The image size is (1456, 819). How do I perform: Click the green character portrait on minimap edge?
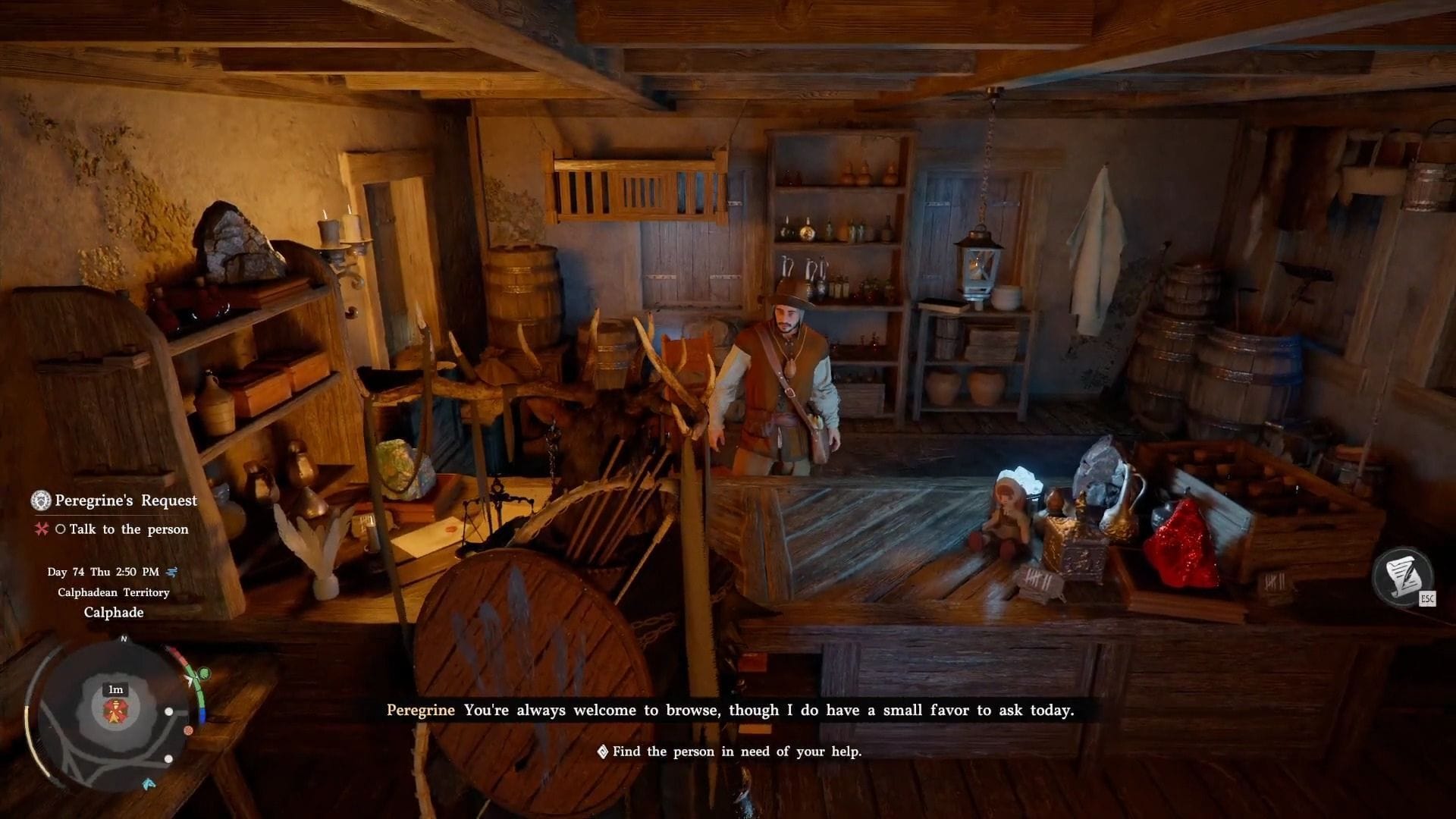[202, 673]
